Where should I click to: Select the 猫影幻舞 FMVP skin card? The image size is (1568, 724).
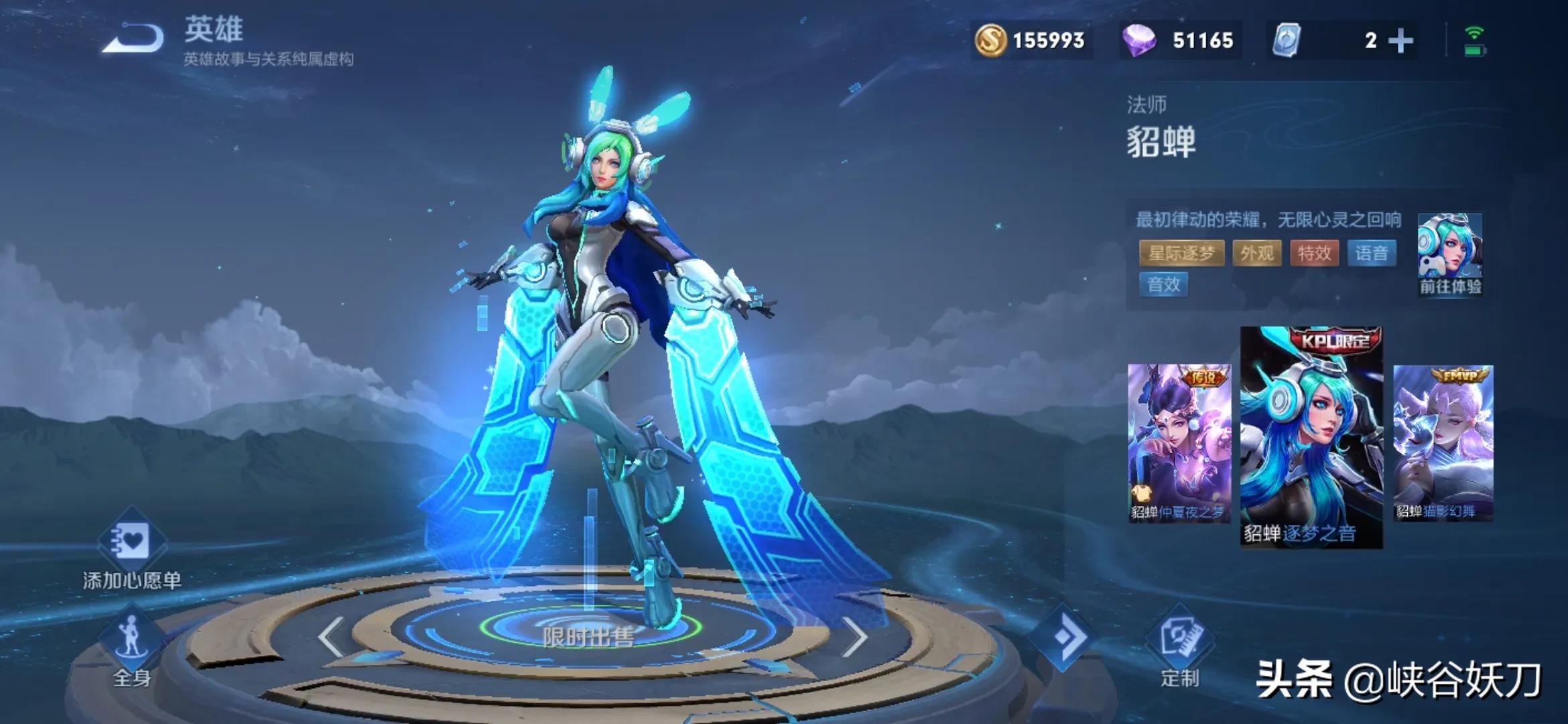1443,442
